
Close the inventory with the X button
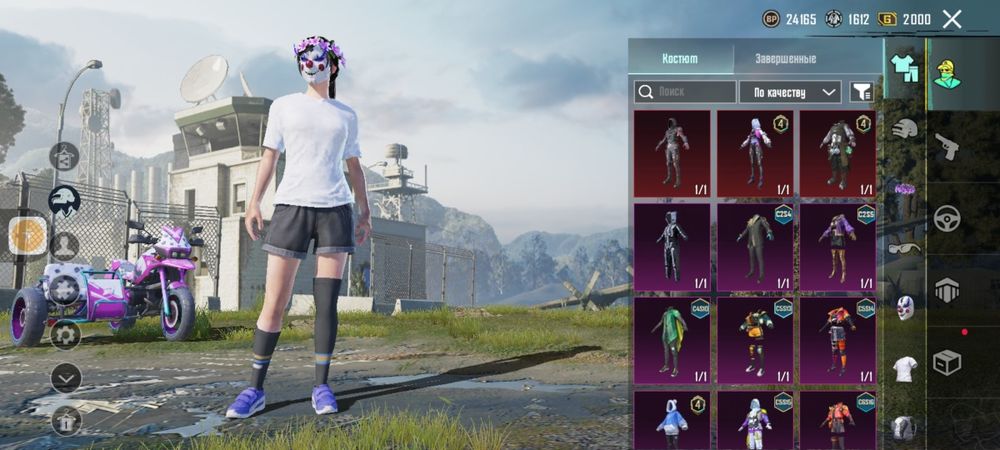(x=952, y=19)
